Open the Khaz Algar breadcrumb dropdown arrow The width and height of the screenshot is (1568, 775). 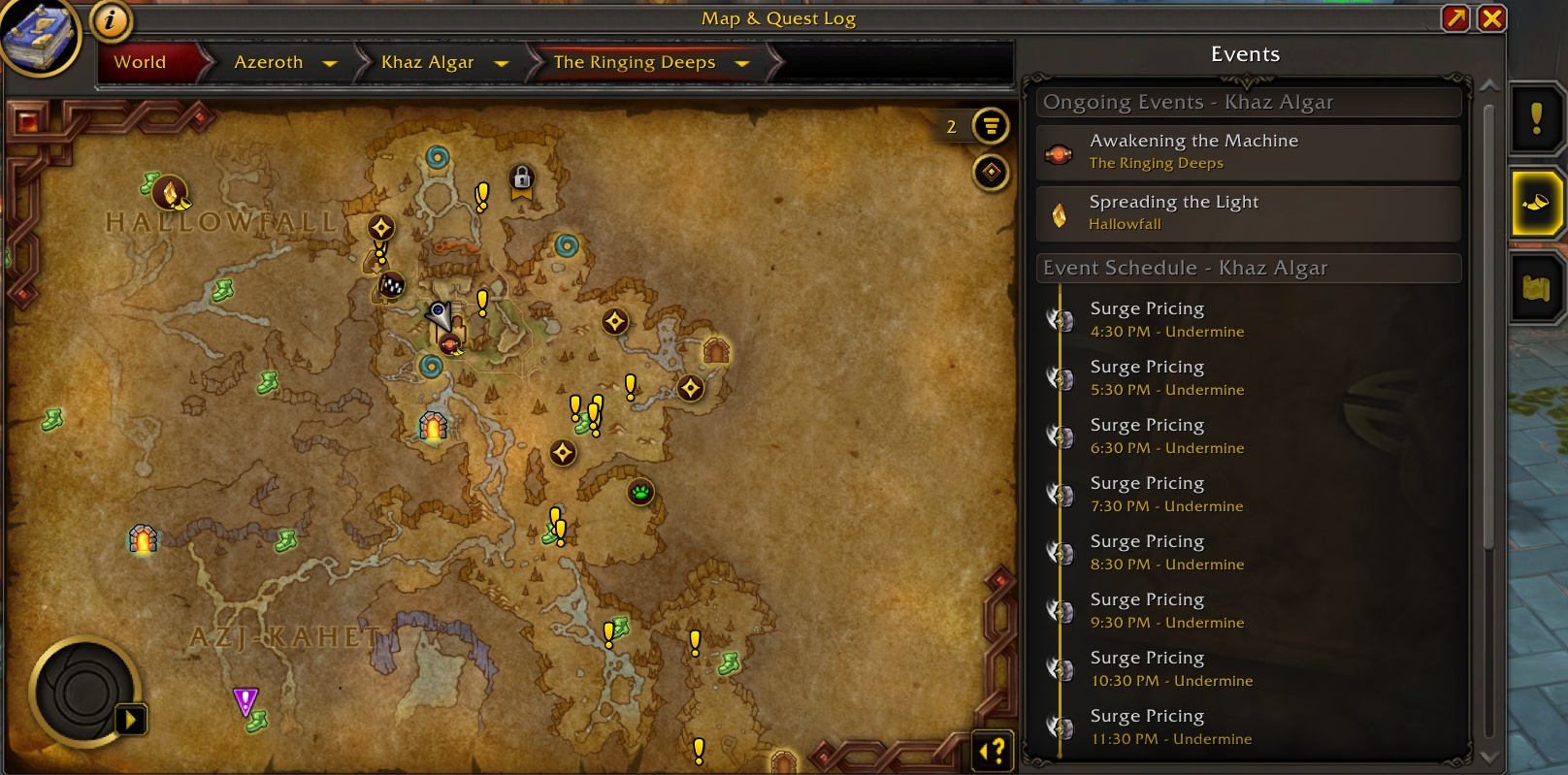pyautogui.click(x=502, y=62)
